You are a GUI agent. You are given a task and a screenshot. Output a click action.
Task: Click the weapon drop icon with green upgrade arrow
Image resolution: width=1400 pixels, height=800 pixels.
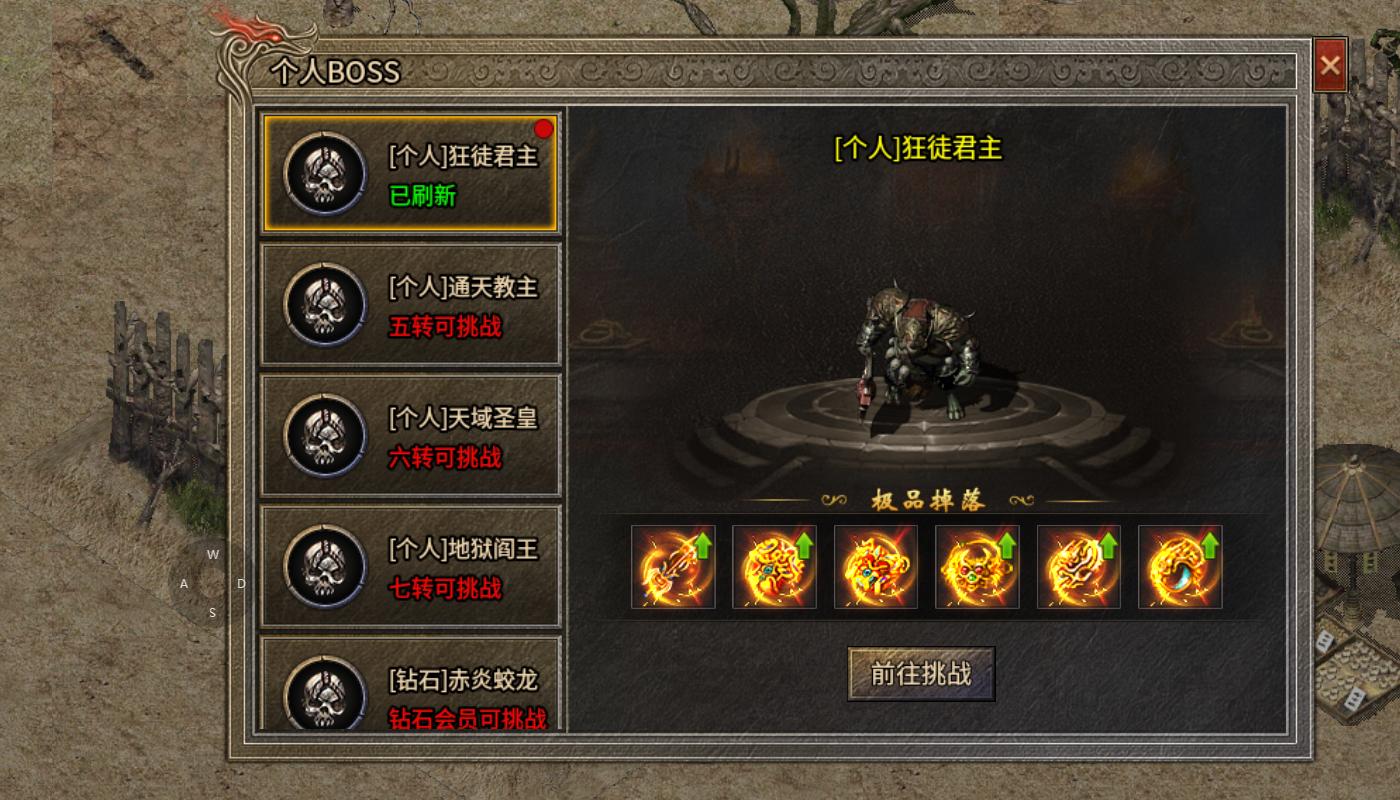click(x=673, y=566)
